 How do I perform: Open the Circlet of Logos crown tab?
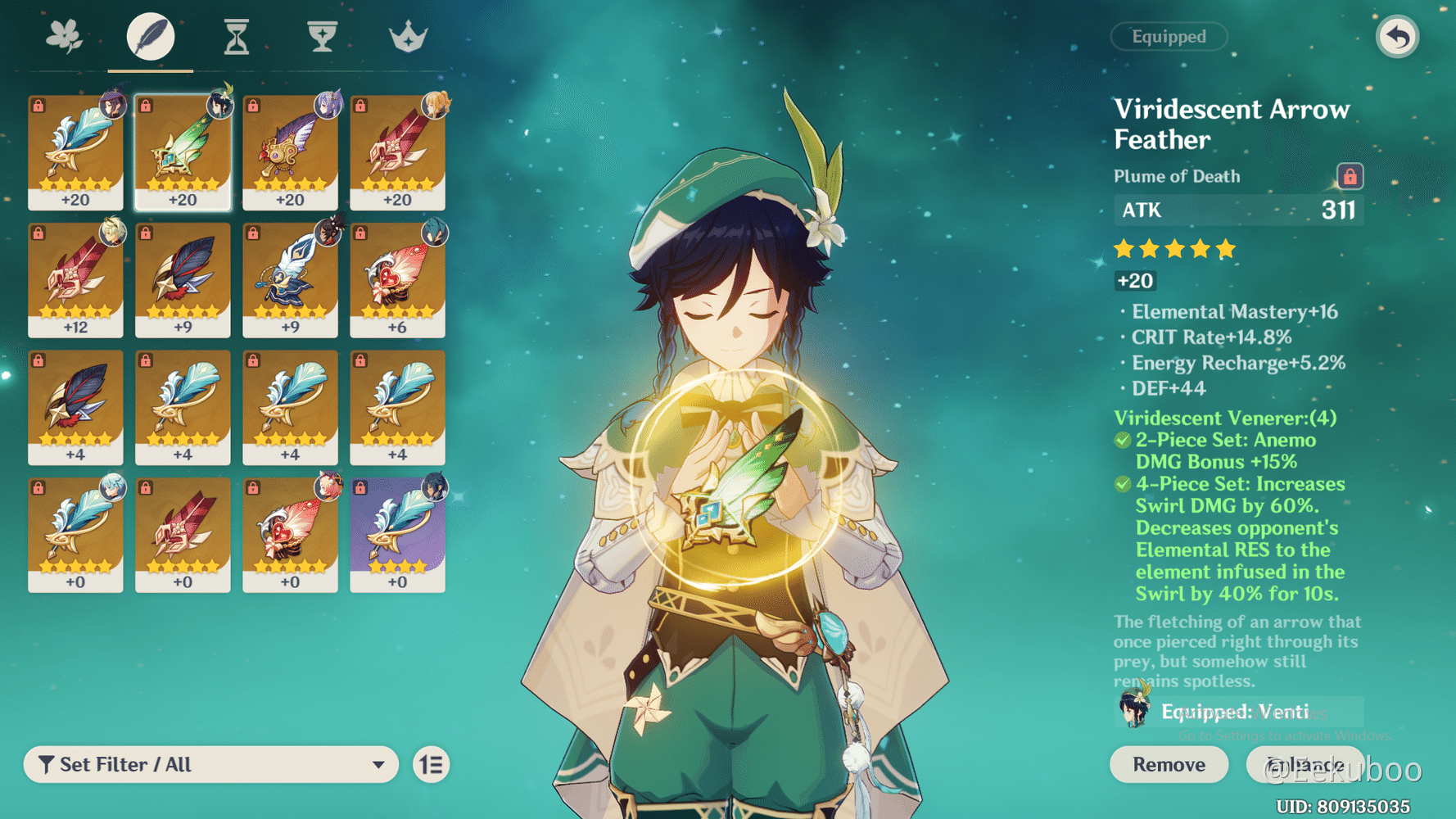click(x=408, y=36)
